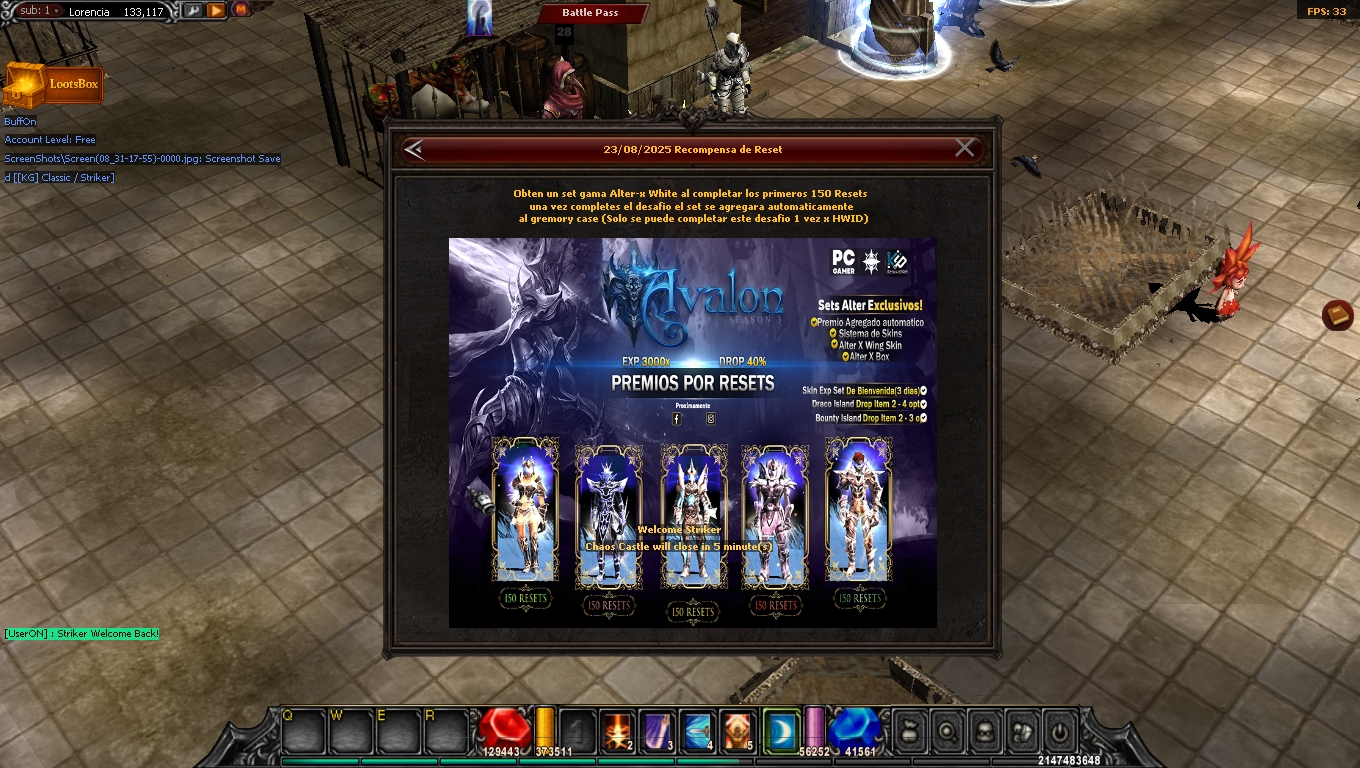1360x768 pixels.
Task: Activate the purple slash skill in slot 3
Action: pyautogui.click(x=657, y=732)
